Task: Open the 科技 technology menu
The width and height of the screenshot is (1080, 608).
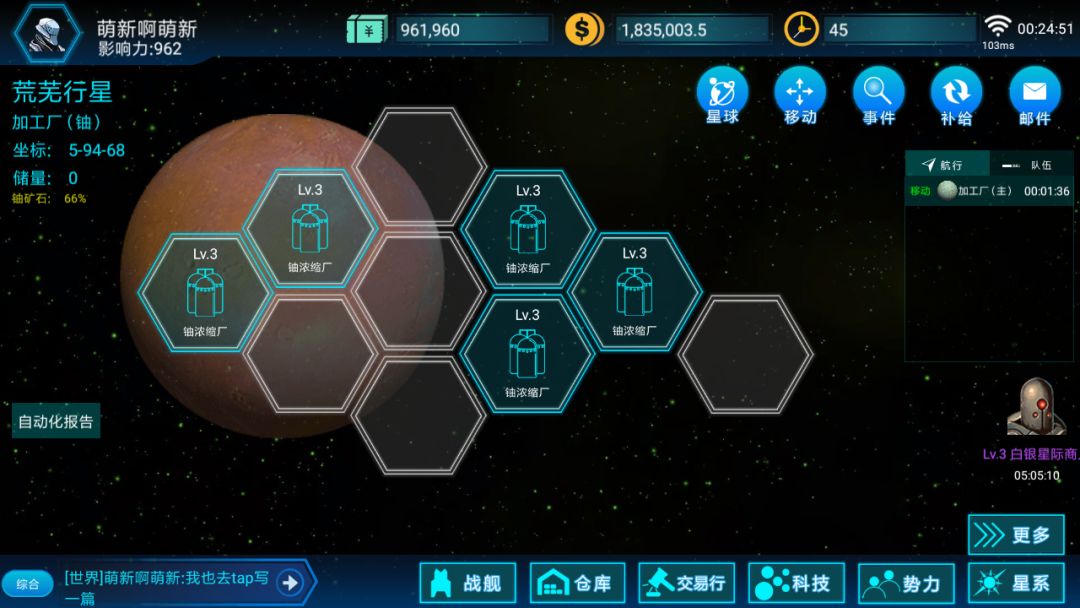Action: tap(796, 583)
